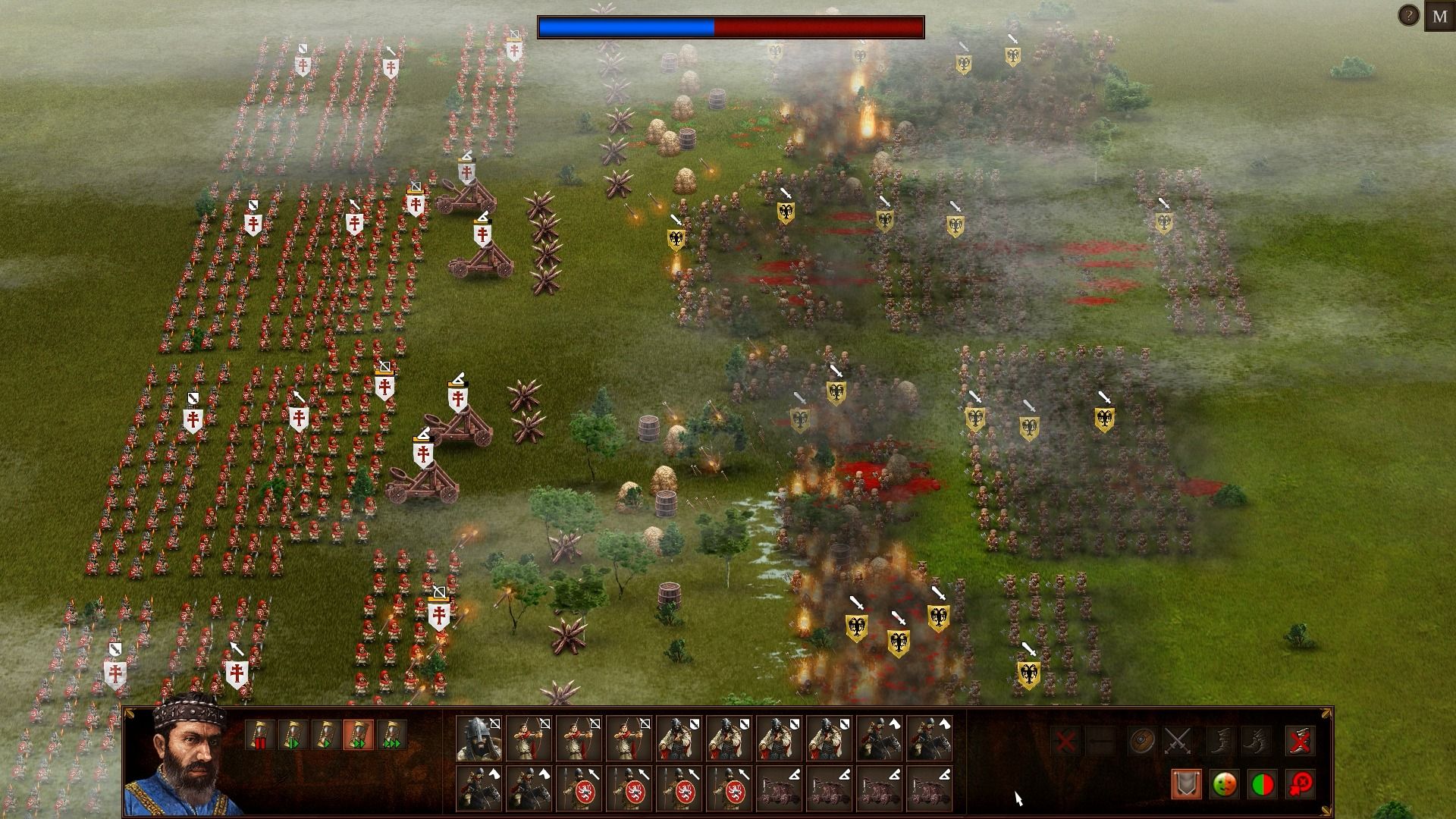The height and width of the screenshot is (819, 1456).
Task: Toggle the green and red circle button
Action: [x=1261, y=784]
